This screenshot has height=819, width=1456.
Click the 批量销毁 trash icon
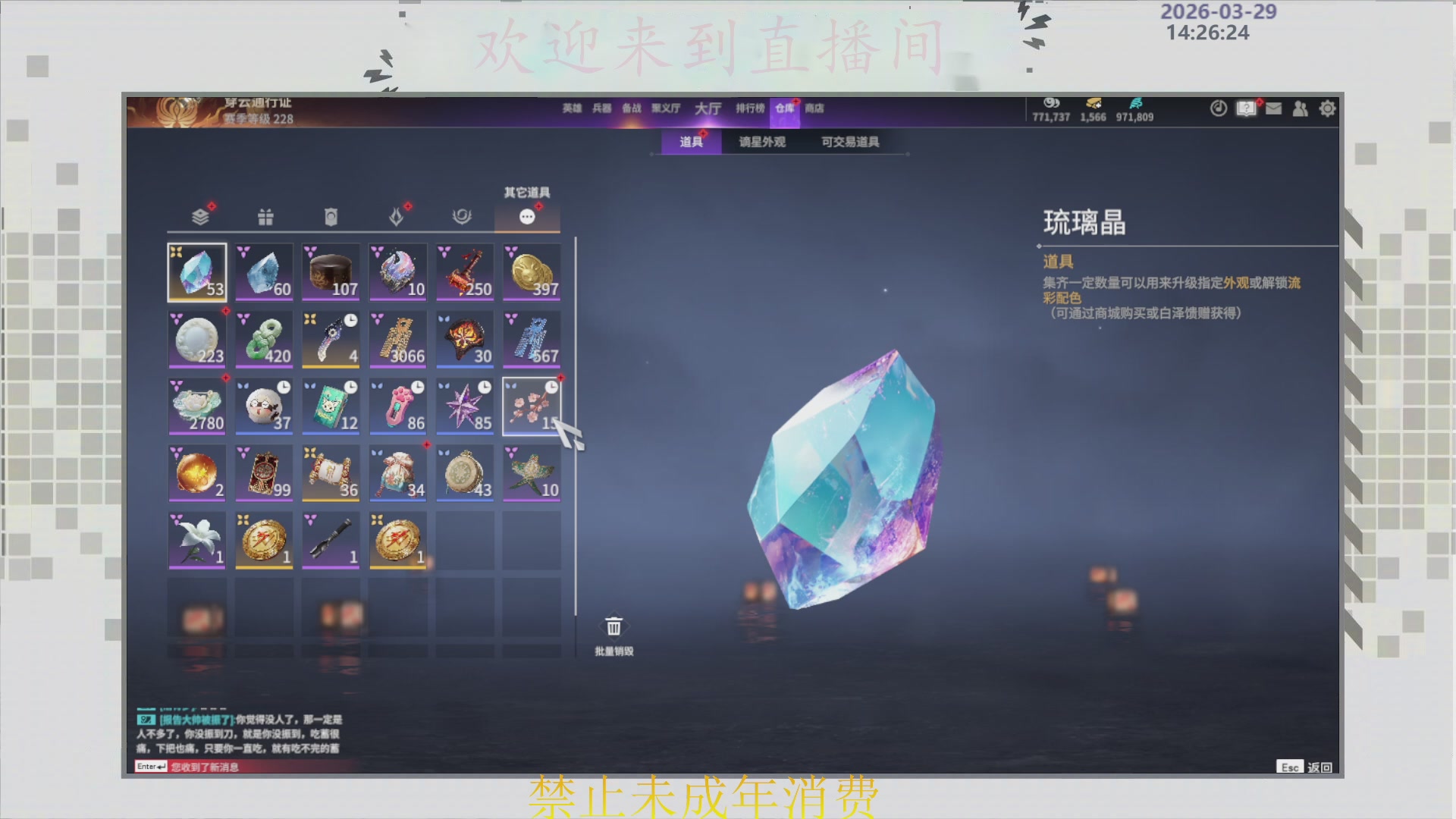613,626
